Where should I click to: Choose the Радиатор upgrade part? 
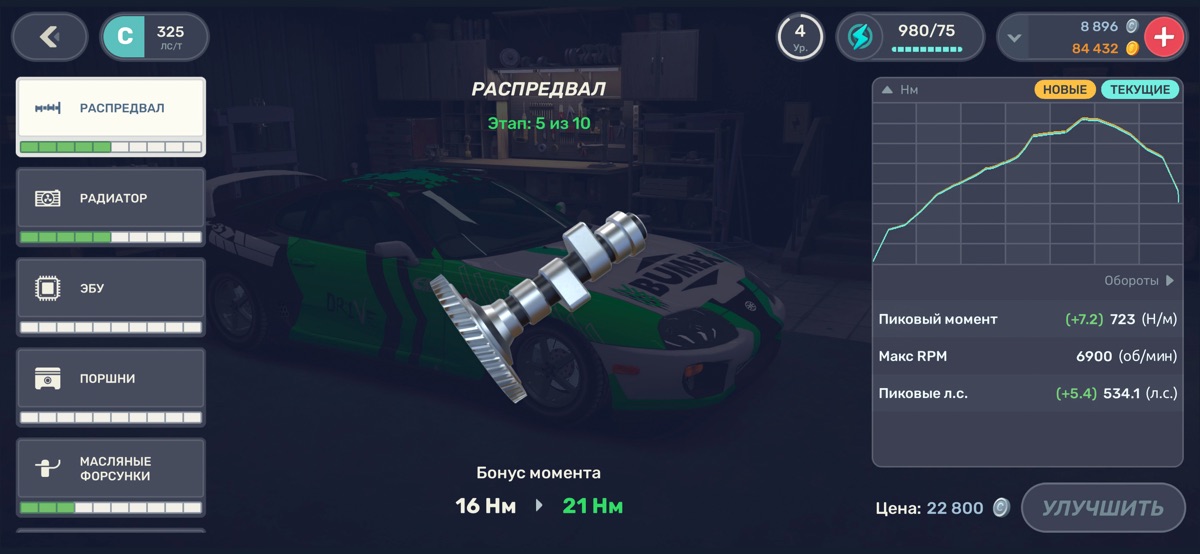(111, 206)
